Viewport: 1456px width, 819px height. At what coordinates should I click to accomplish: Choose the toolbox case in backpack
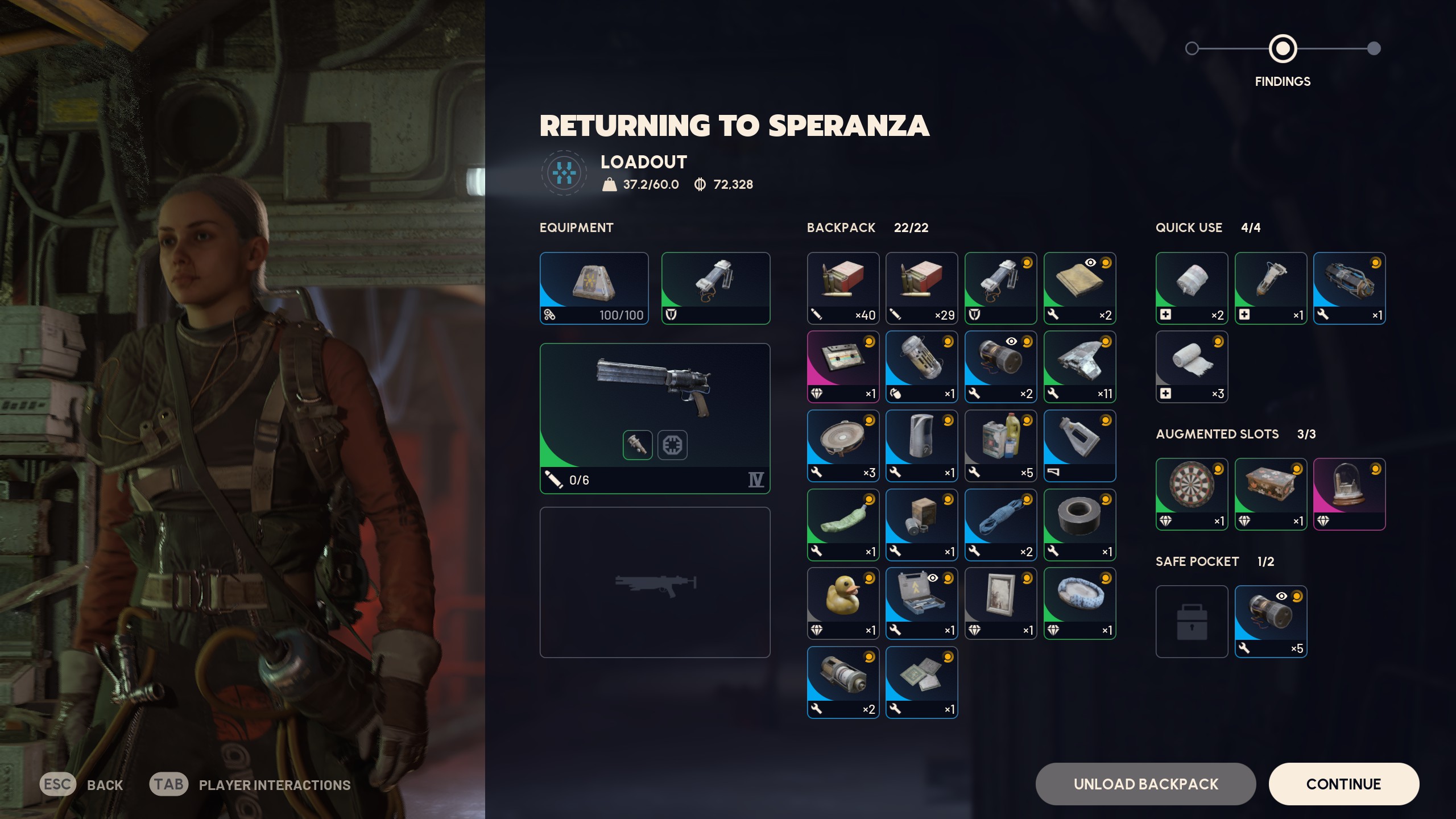coord(921,603)
